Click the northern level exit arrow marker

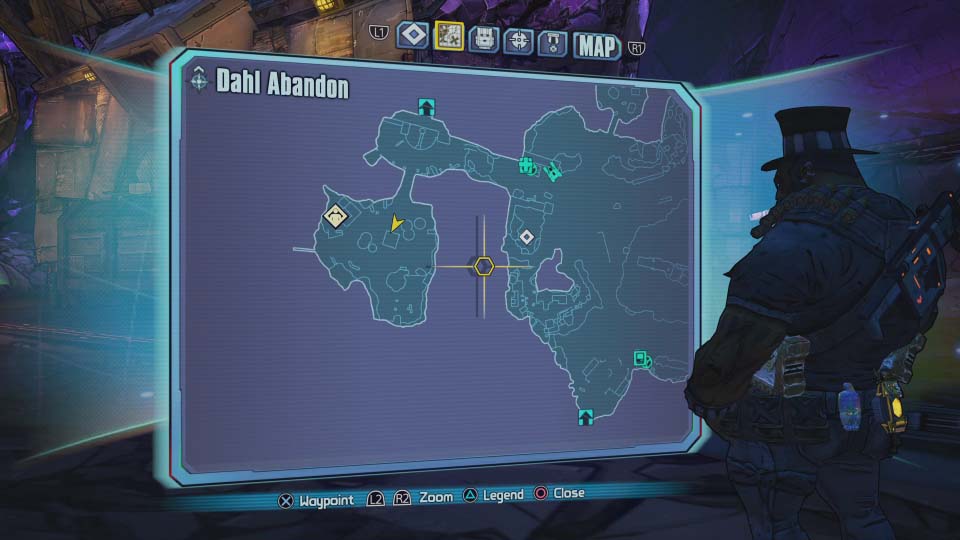click(x=427, y=106)
